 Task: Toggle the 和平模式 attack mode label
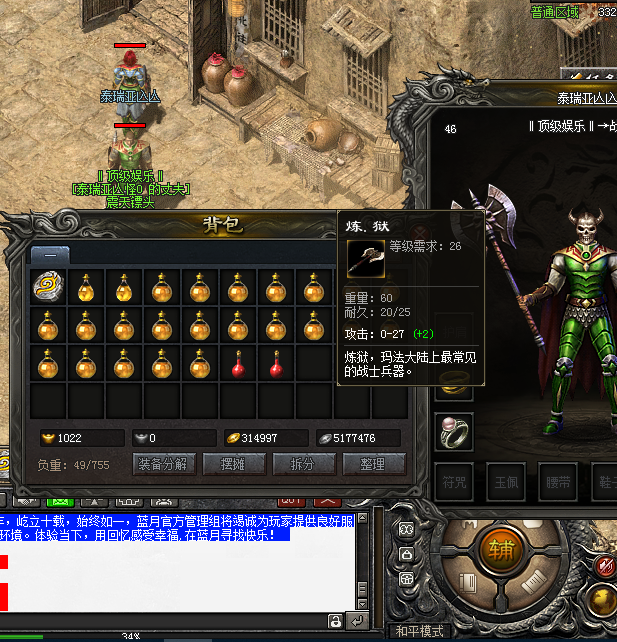click(418, 631)
